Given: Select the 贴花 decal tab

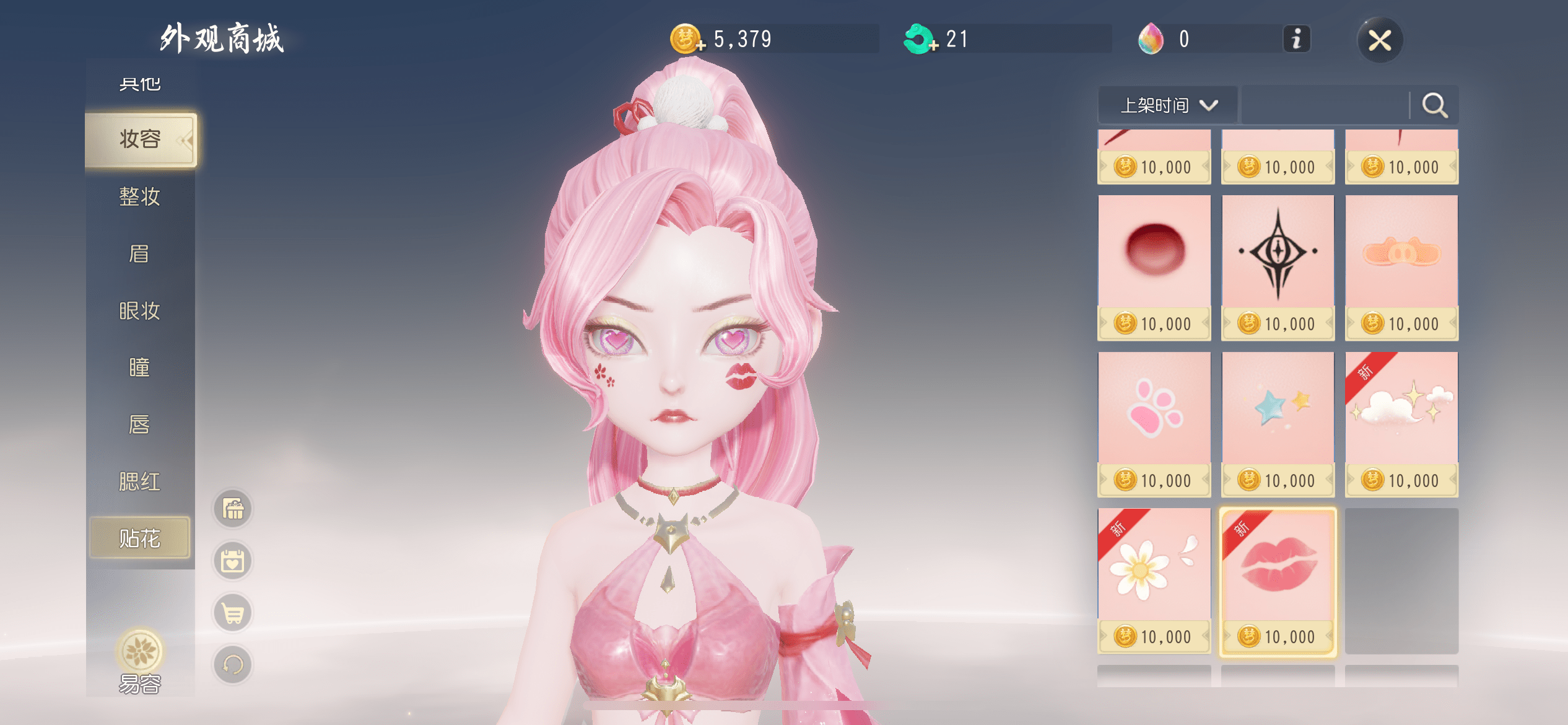Looking at the screenshot, I should click(140, 538).
